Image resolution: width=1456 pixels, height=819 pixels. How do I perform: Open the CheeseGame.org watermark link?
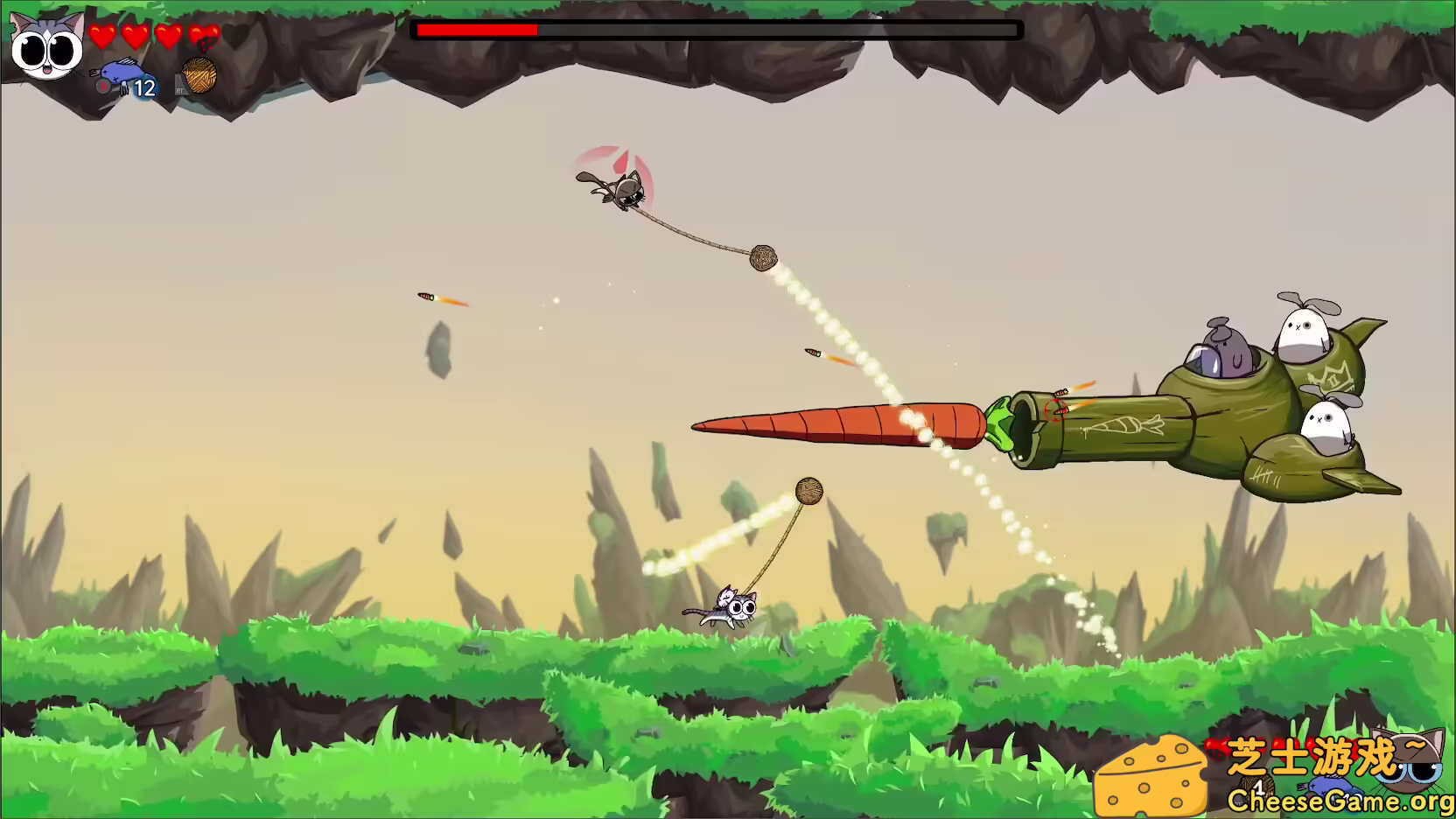1339,800
